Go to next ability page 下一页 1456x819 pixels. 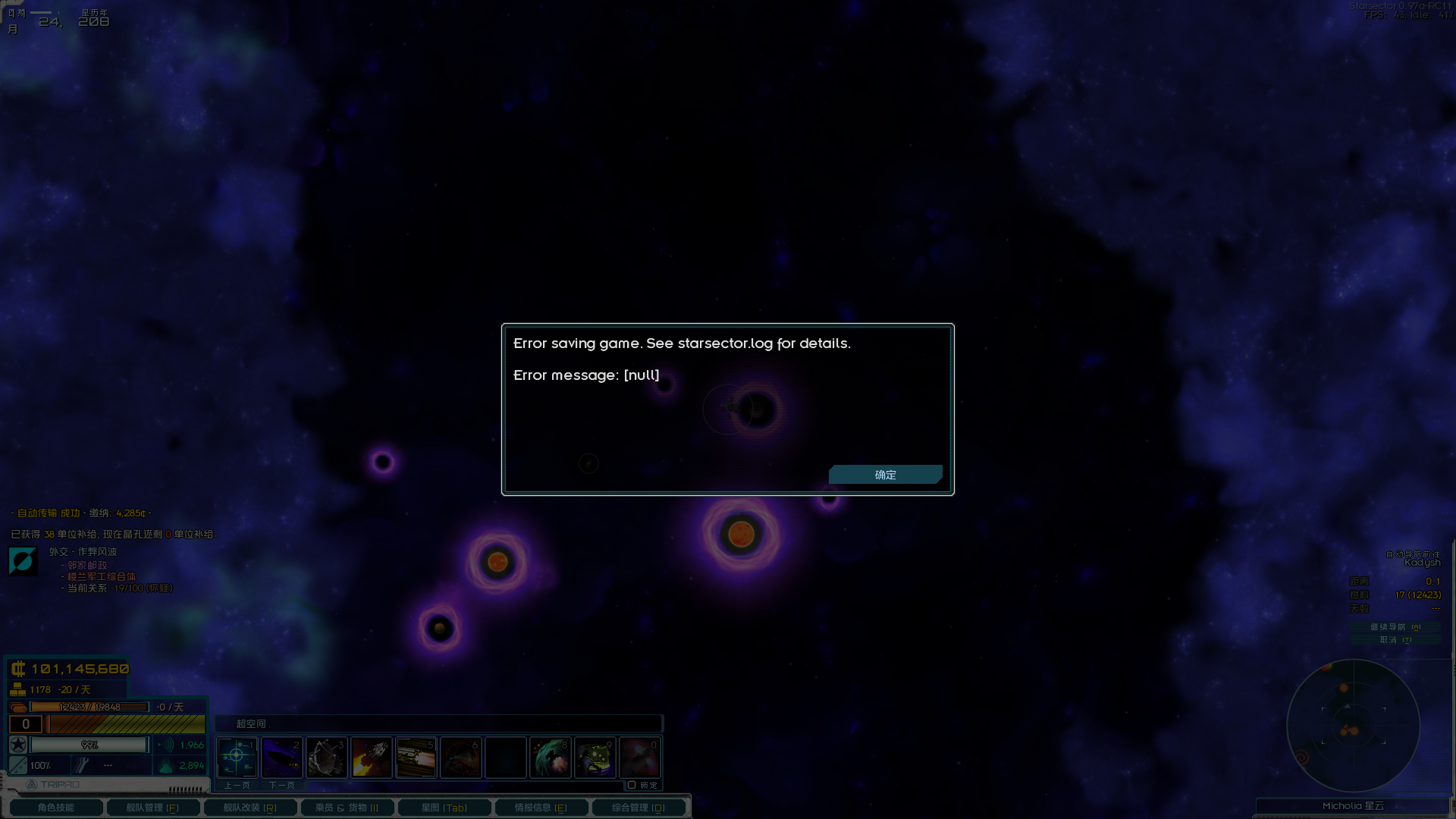pos(282,786)
